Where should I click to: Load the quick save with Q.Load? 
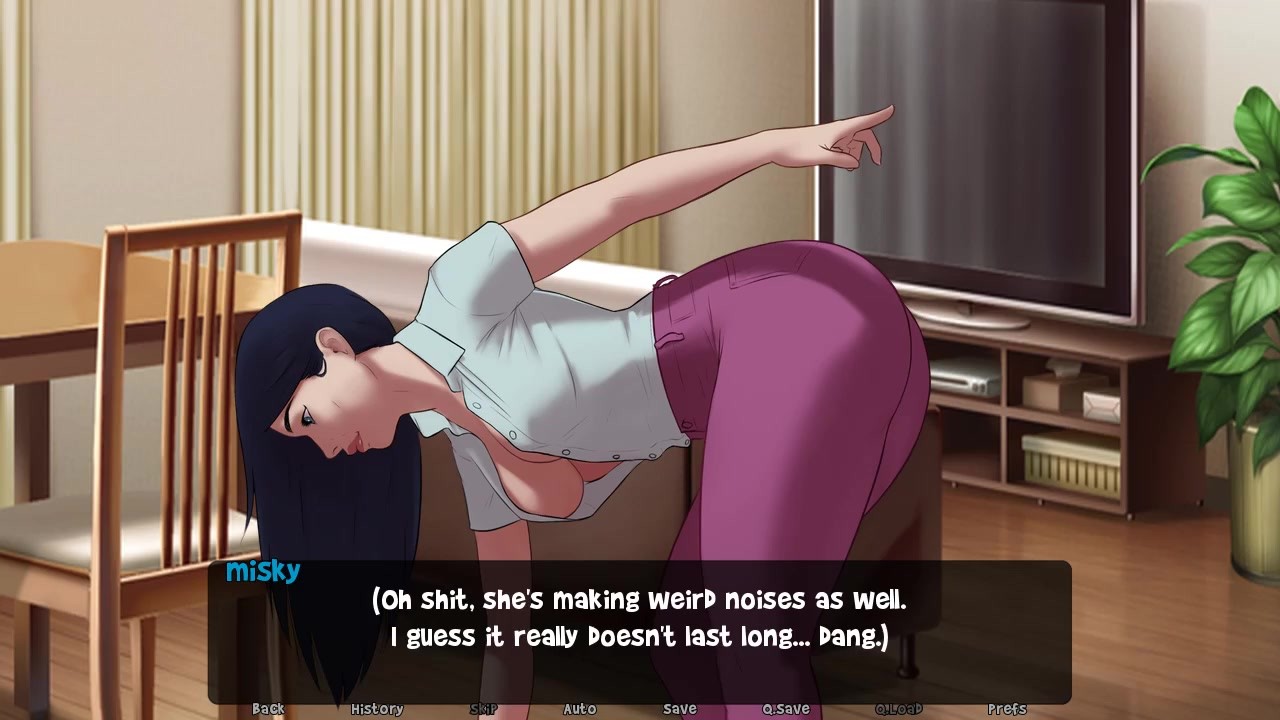click(899, 708)
